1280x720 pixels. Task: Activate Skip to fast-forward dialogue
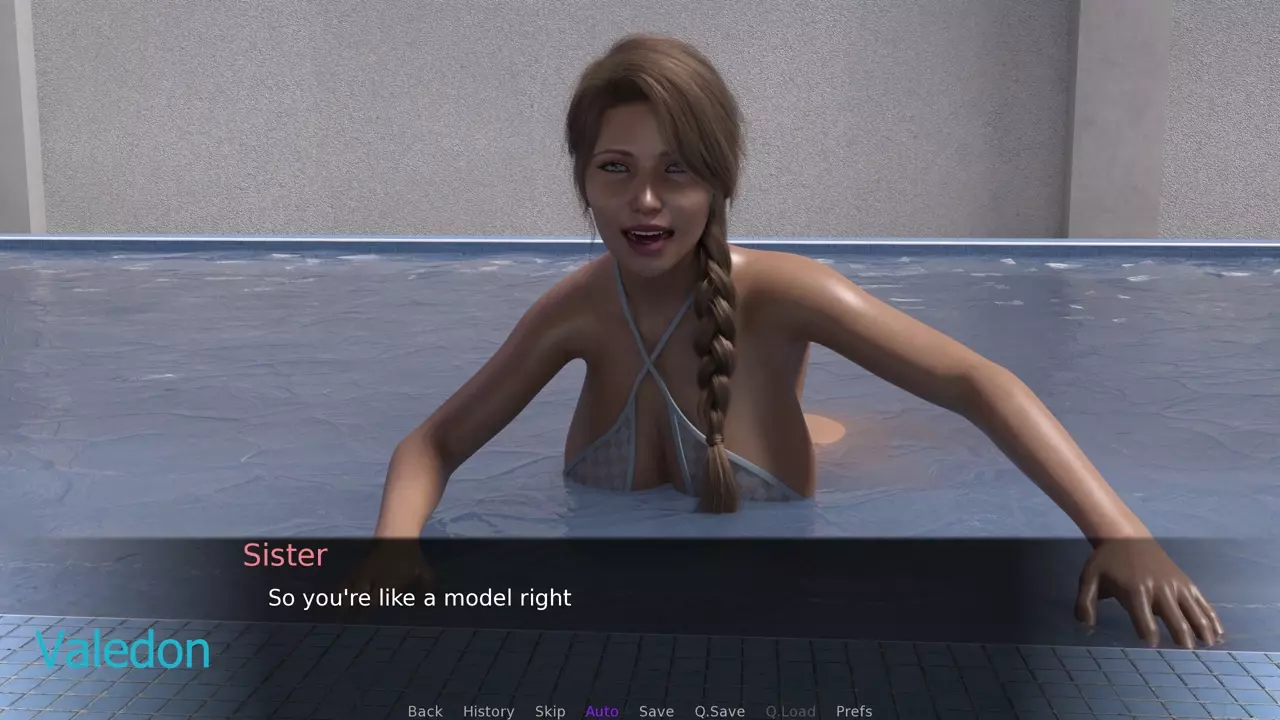click(x=550, y=711)
